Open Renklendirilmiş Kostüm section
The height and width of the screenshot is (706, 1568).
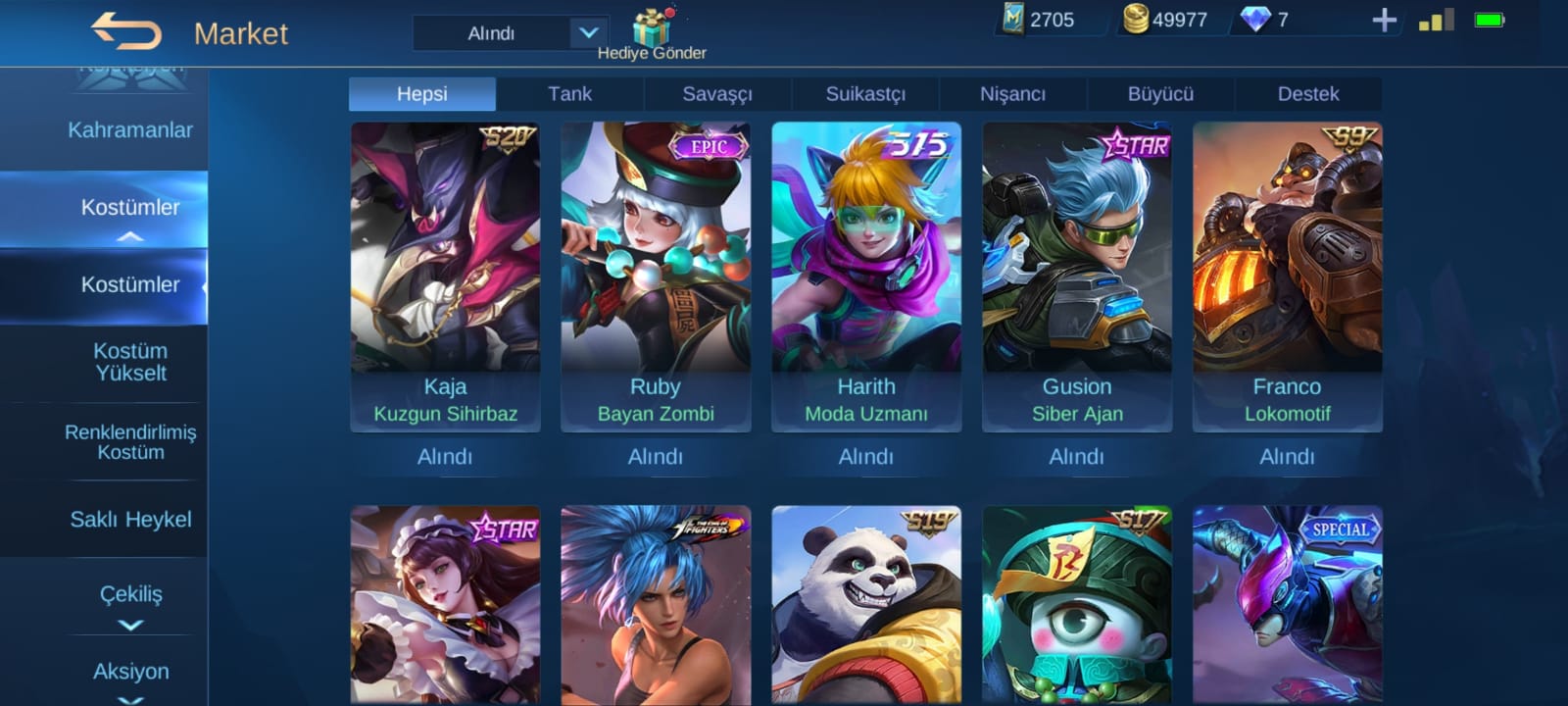click(x=130, y=441)
